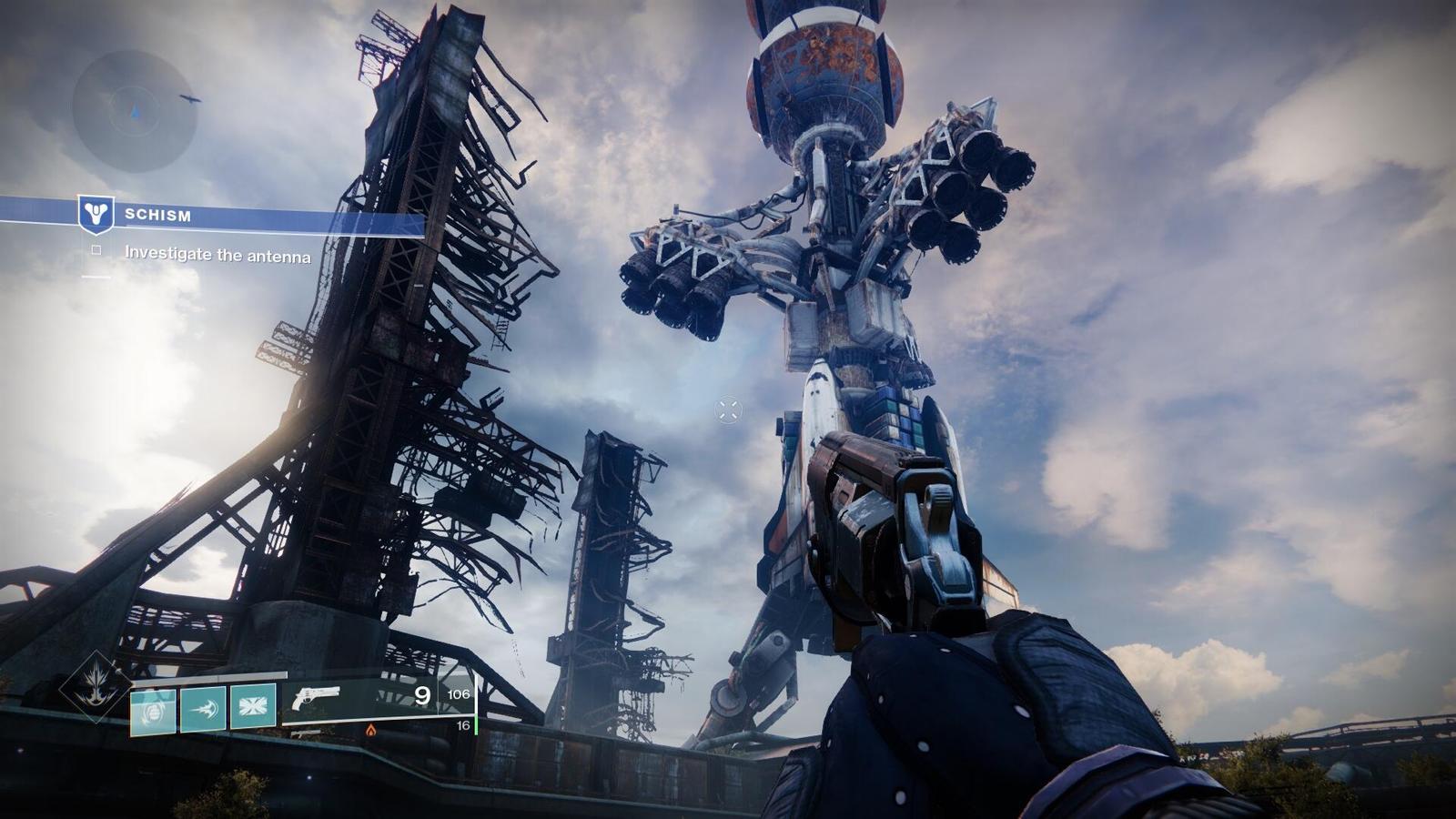This screenshot has width=1456, height=819.
Task: Select the equipped hand cannon weapon icon
Action: (316, 699)
